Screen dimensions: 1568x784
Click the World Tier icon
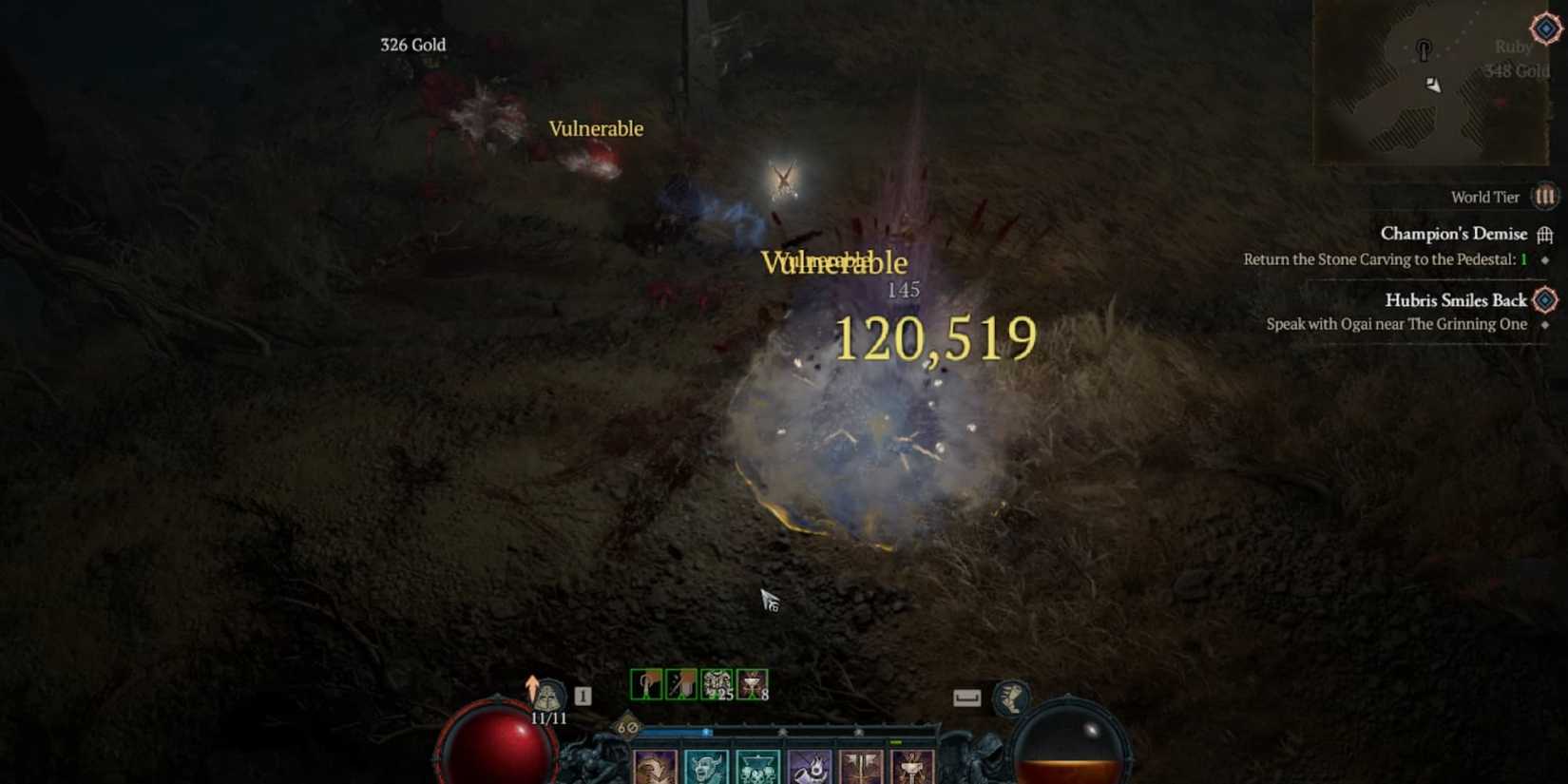pyautogui.click(x=1546, y=197)
